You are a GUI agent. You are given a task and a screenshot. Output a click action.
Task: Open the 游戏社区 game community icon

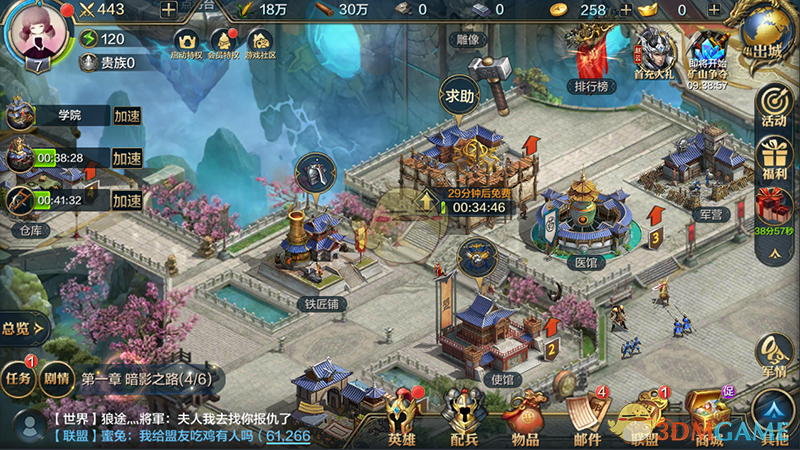[262, 45]
